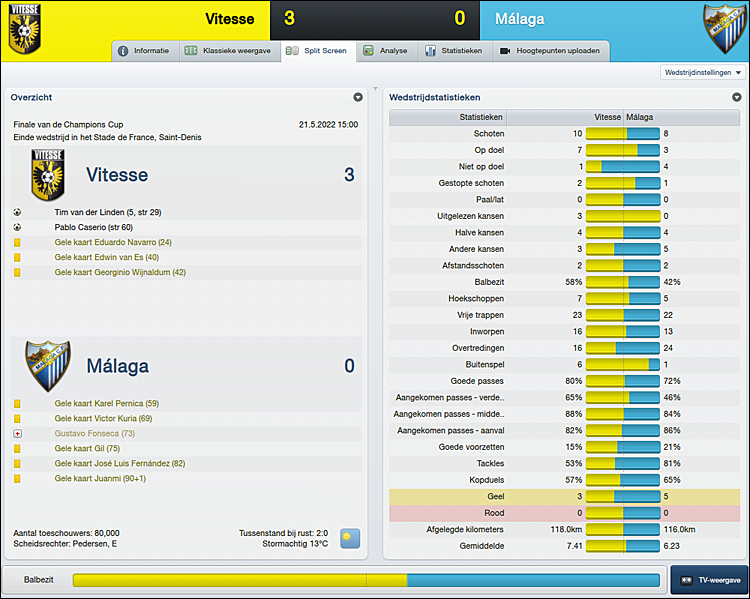This screenshot has width=750, height=599.
Task: Expand the Wedstrijdstatistieken panel options arrow
Action: click(x=735, y=97)
